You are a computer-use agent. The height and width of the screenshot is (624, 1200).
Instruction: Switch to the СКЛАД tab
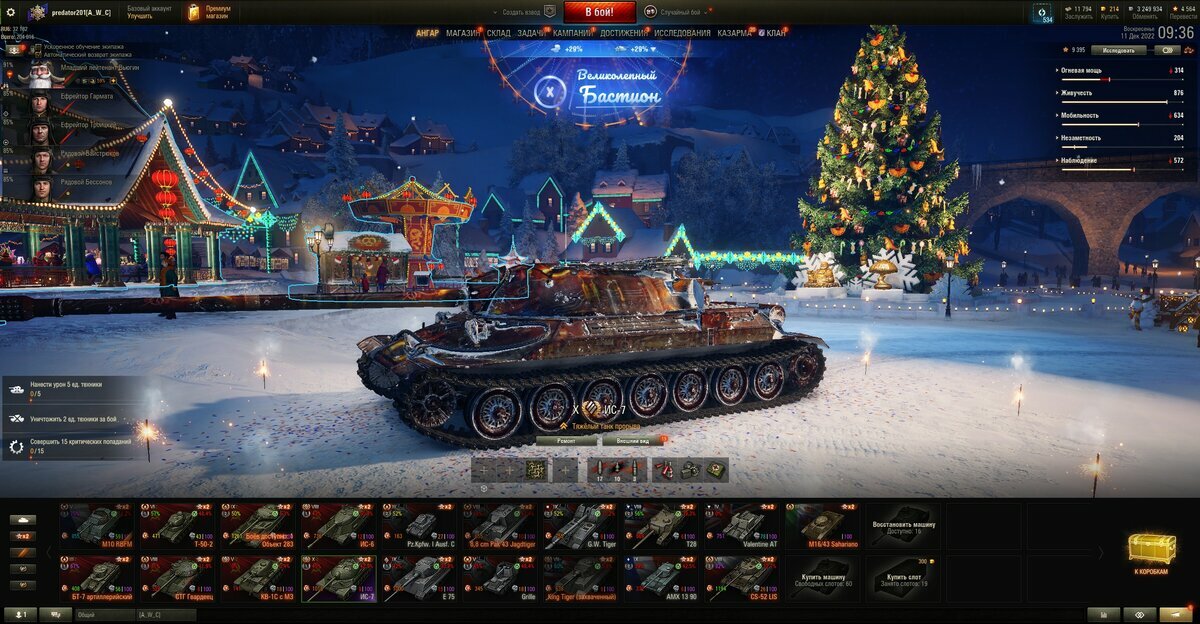pos(499,33)
